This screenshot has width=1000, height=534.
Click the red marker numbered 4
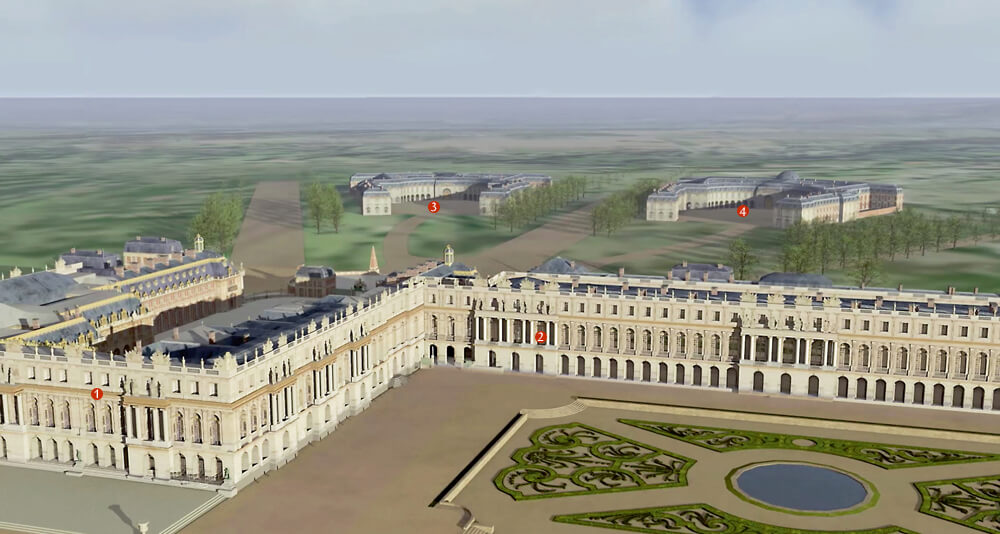point(743,211)
